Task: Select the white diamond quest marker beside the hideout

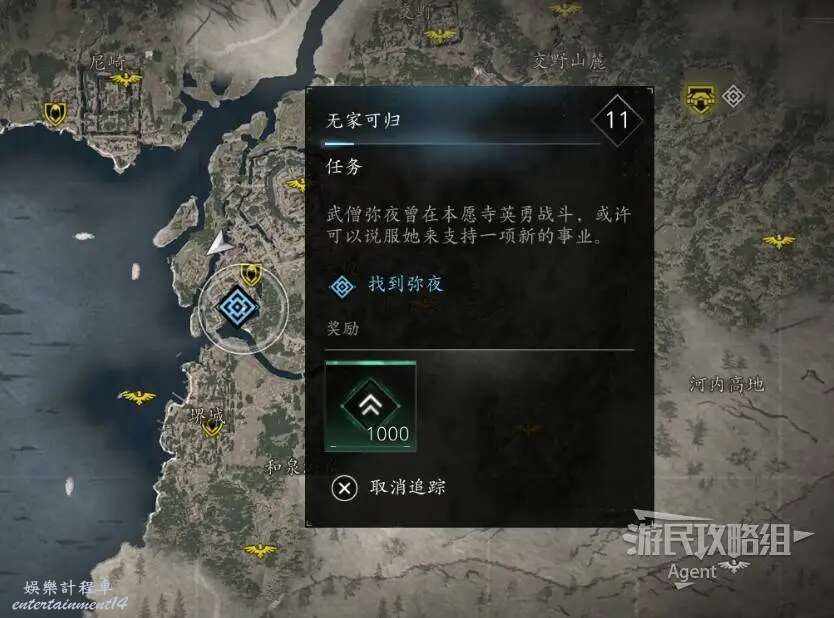Action: (x=734, y=96)
